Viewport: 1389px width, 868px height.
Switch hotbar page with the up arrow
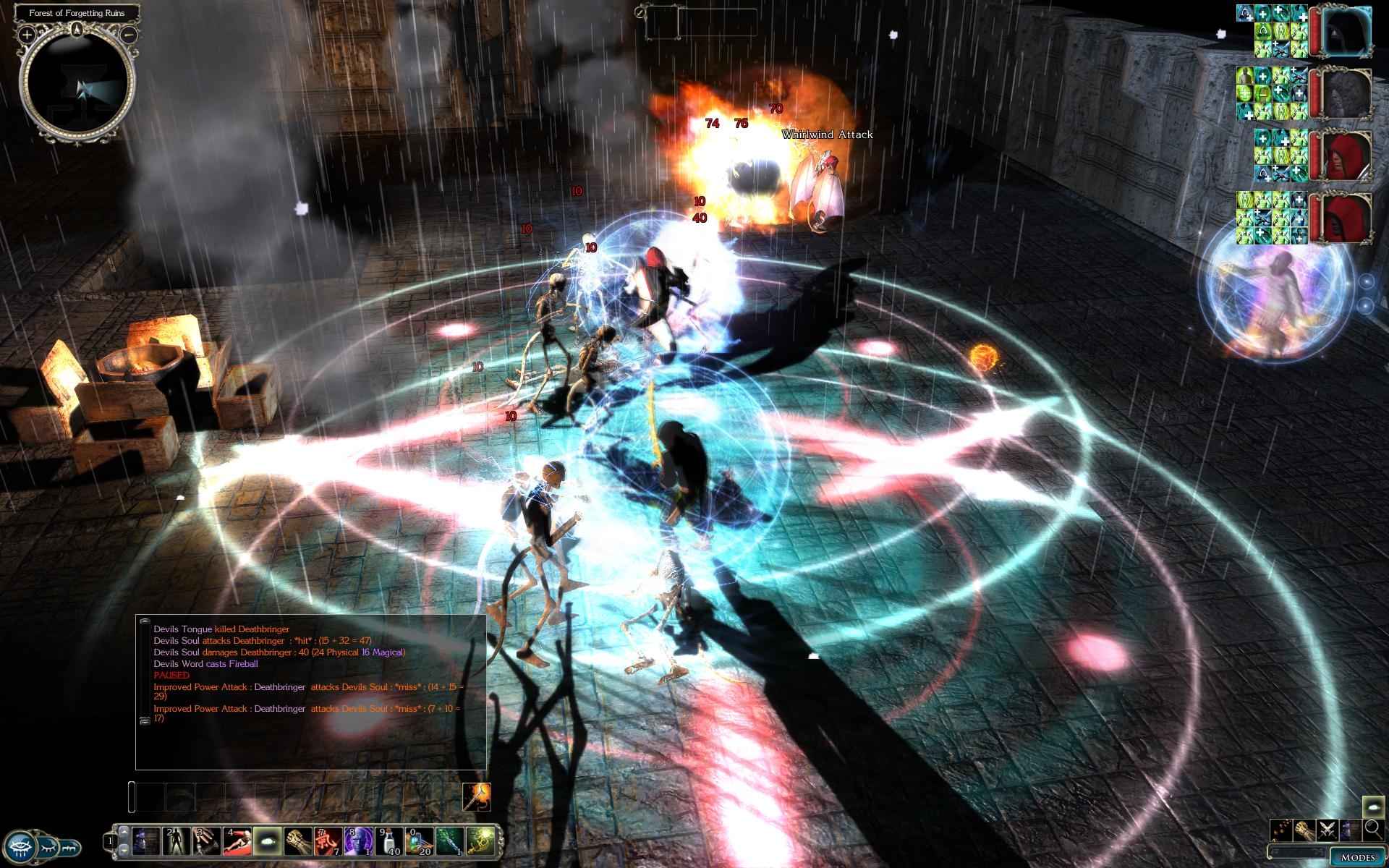tap(124, 832)
